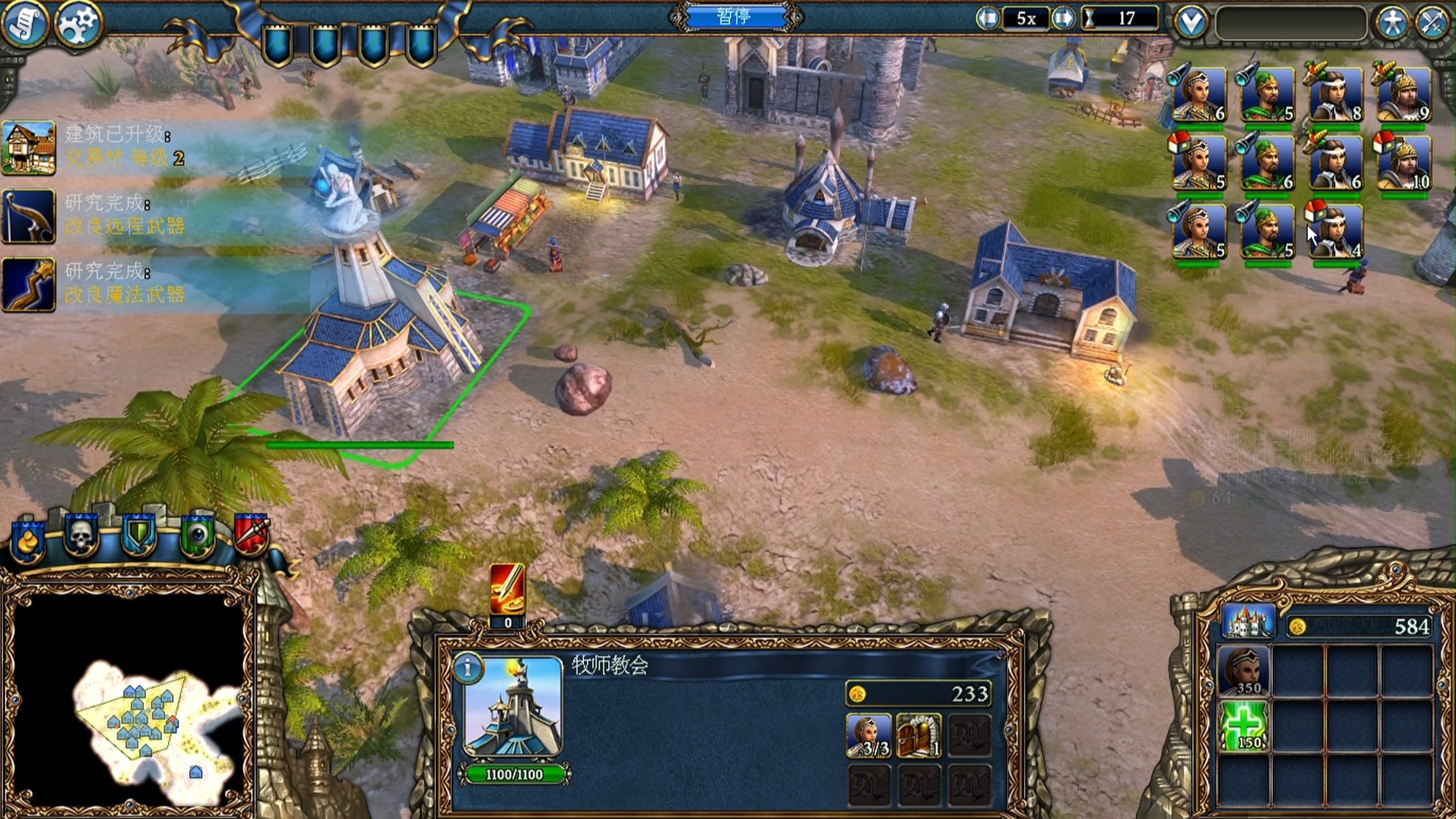Click the crossed arrow and sword button

[1432, 23]
